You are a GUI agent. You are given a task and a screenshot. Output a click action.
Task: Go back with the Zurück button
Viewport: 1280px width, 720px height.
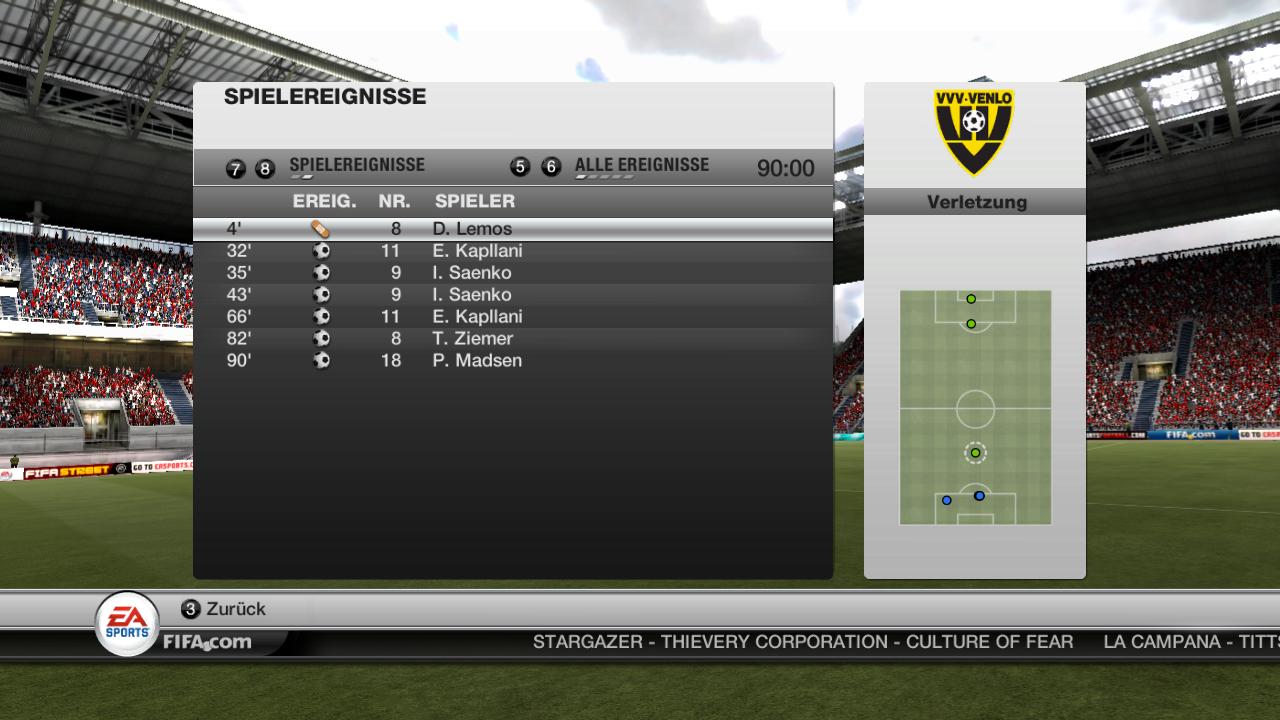pos(224,609)
